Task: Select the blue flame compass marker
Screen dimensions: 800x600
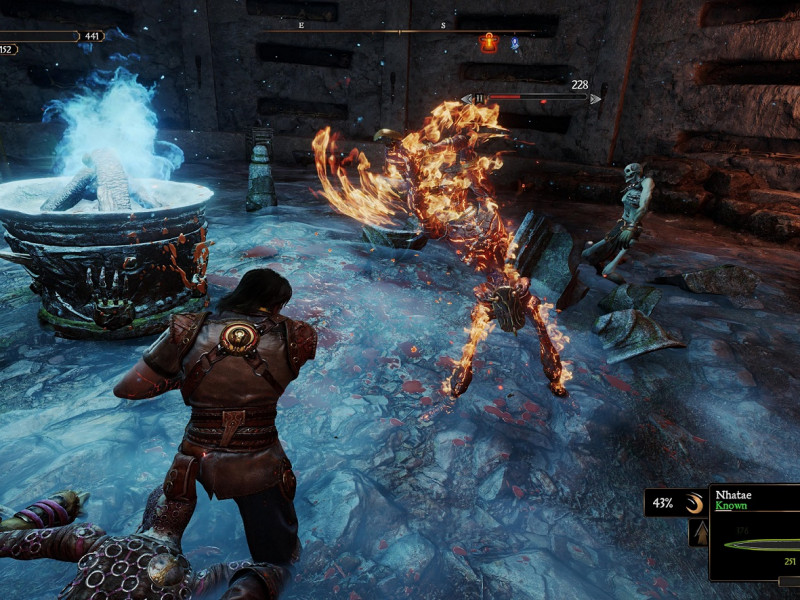Action: (516, 44)
